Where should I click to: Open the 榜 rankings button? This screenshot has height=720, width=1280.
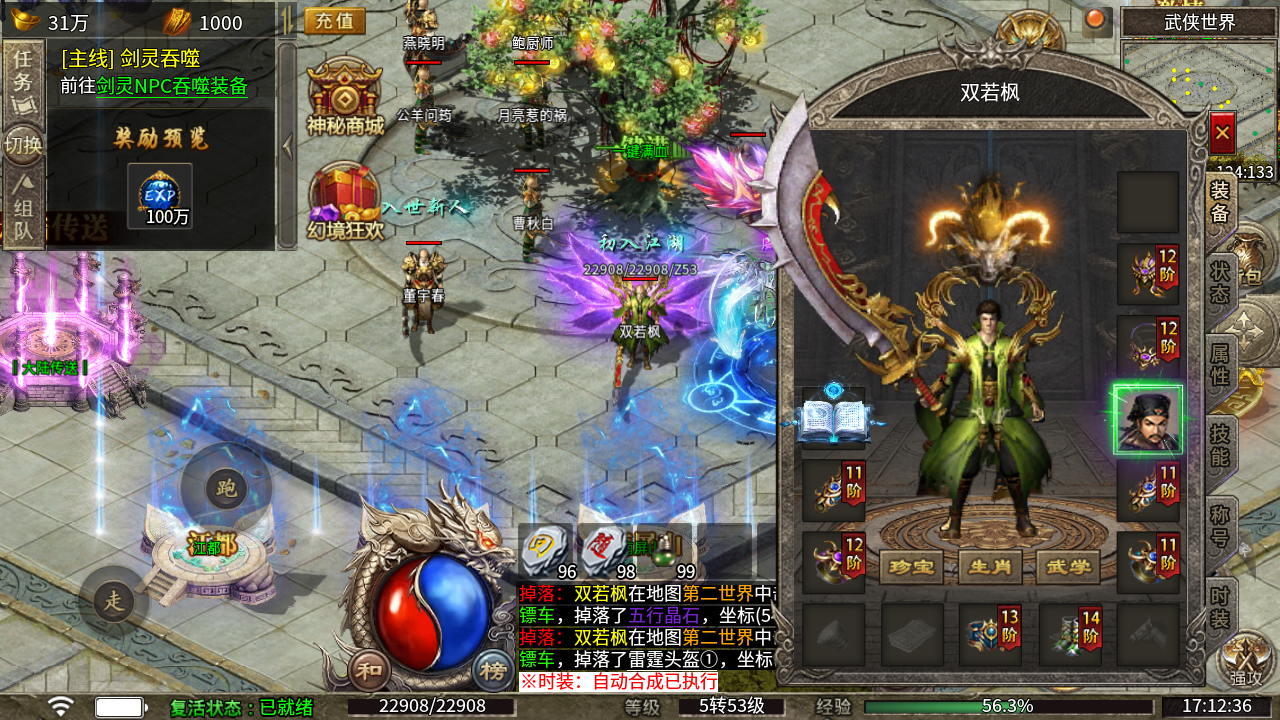(x=492, y=669)
